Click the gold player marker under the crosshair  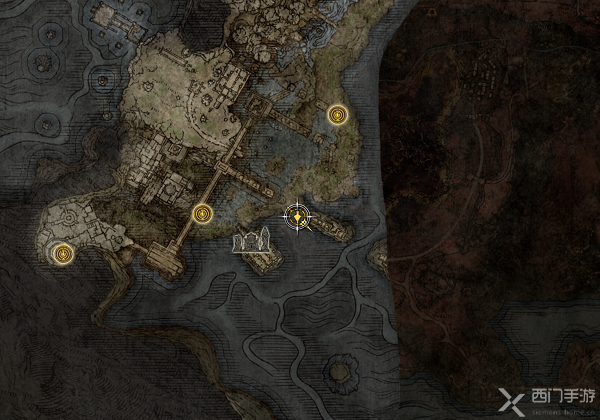[x=297, y=215]
